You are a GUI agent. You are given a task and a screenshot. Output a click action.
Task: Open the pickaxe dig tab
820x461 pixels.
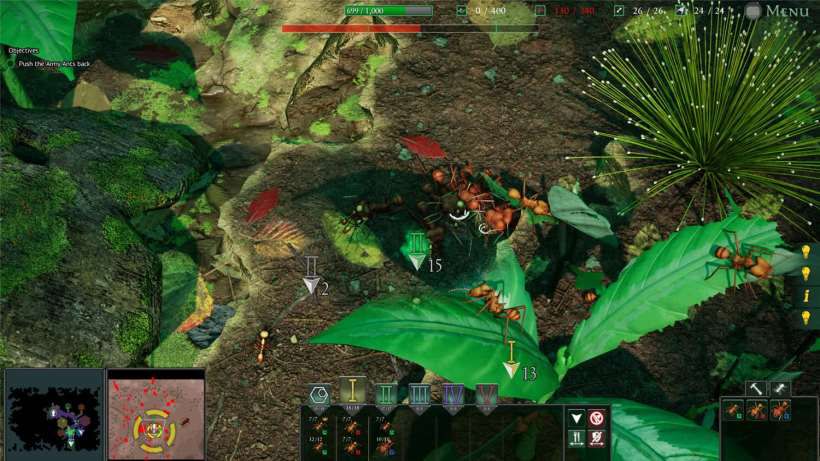[x=780, y=389]
